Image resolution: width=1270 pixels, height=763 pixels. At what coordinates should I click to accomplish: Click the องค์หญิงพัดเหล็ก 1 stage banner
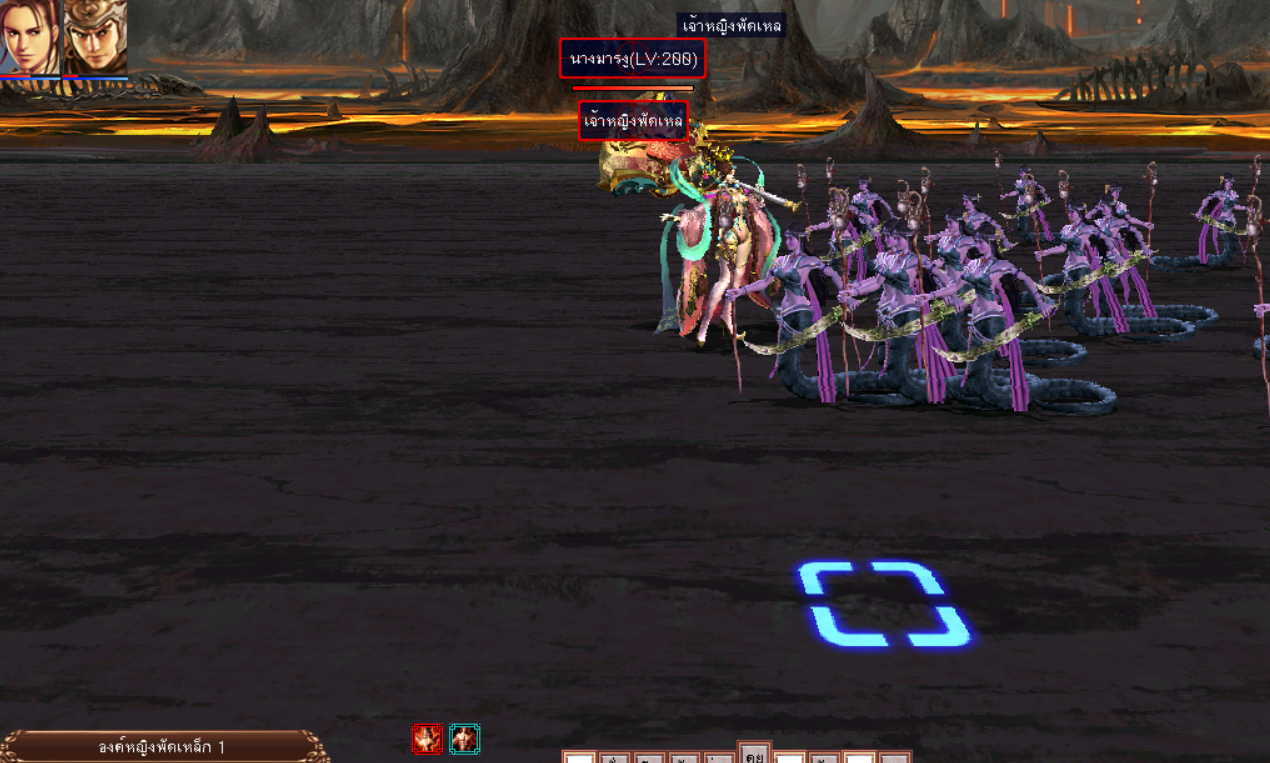point(163,747)
